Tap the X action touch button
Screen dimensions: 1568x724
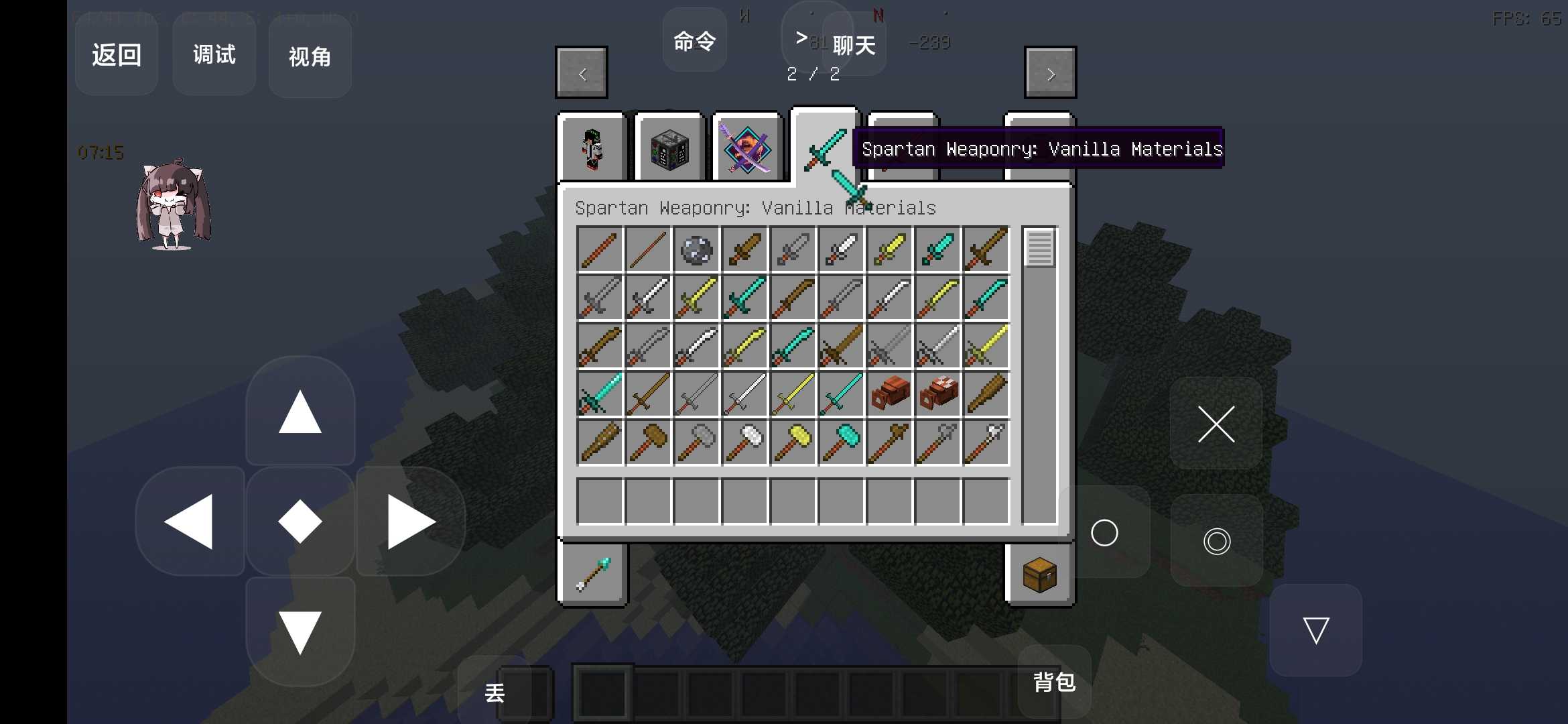click(x=1216, y=424)
